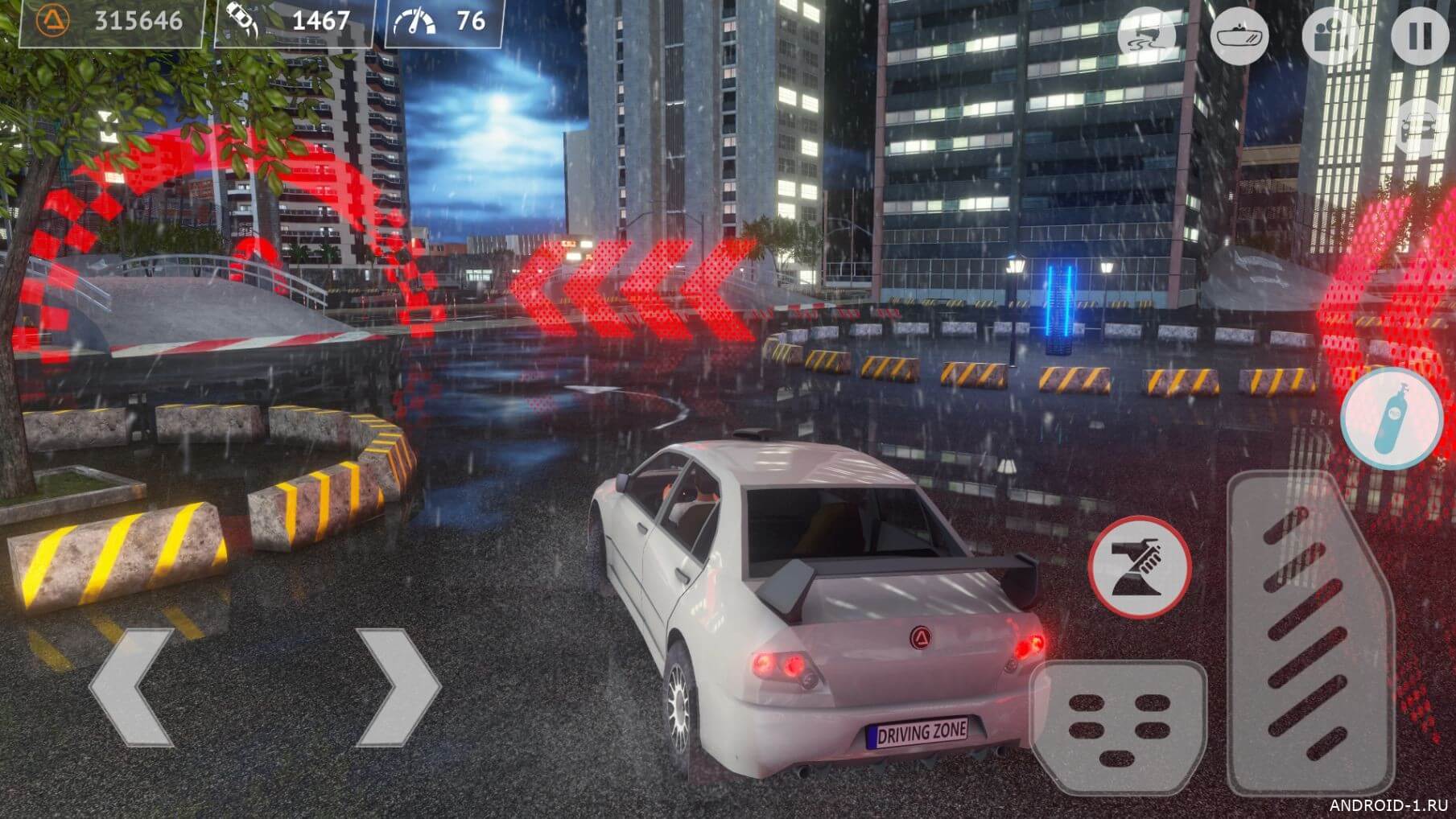Pause the game
Screen dimensions: 1456x819
1421,35
